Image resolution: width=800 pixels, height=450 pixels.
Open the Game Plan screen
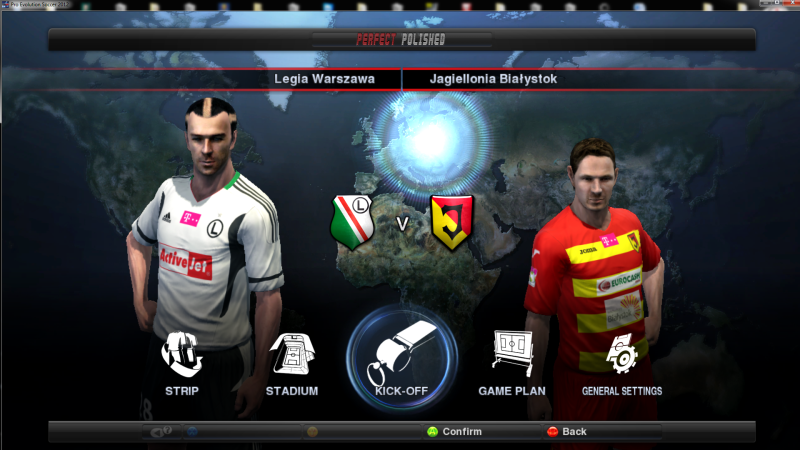511,362
